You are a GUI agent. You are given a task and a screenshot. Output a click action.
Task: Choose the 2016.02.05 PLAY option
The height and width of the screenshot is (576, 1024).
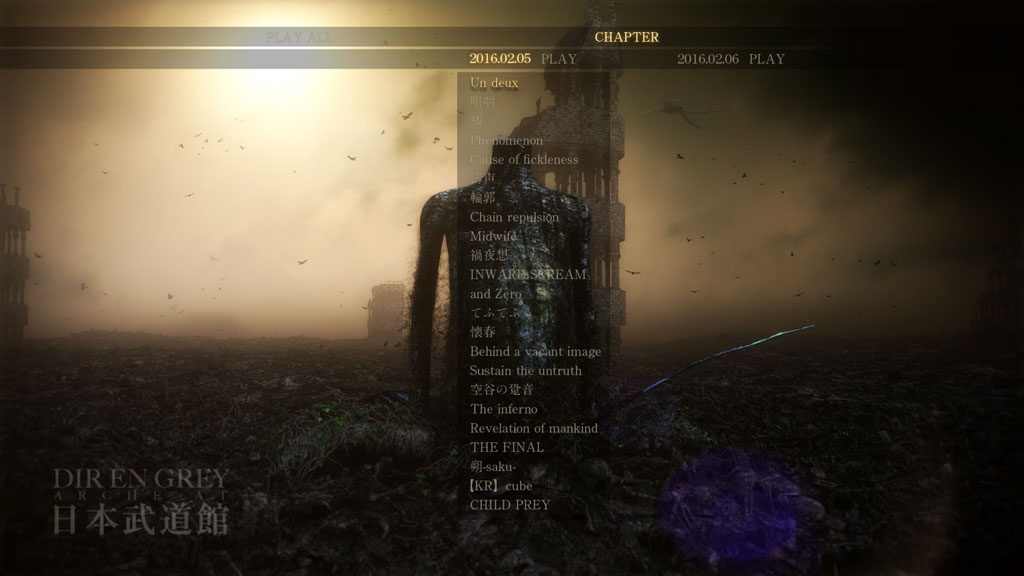523,59
